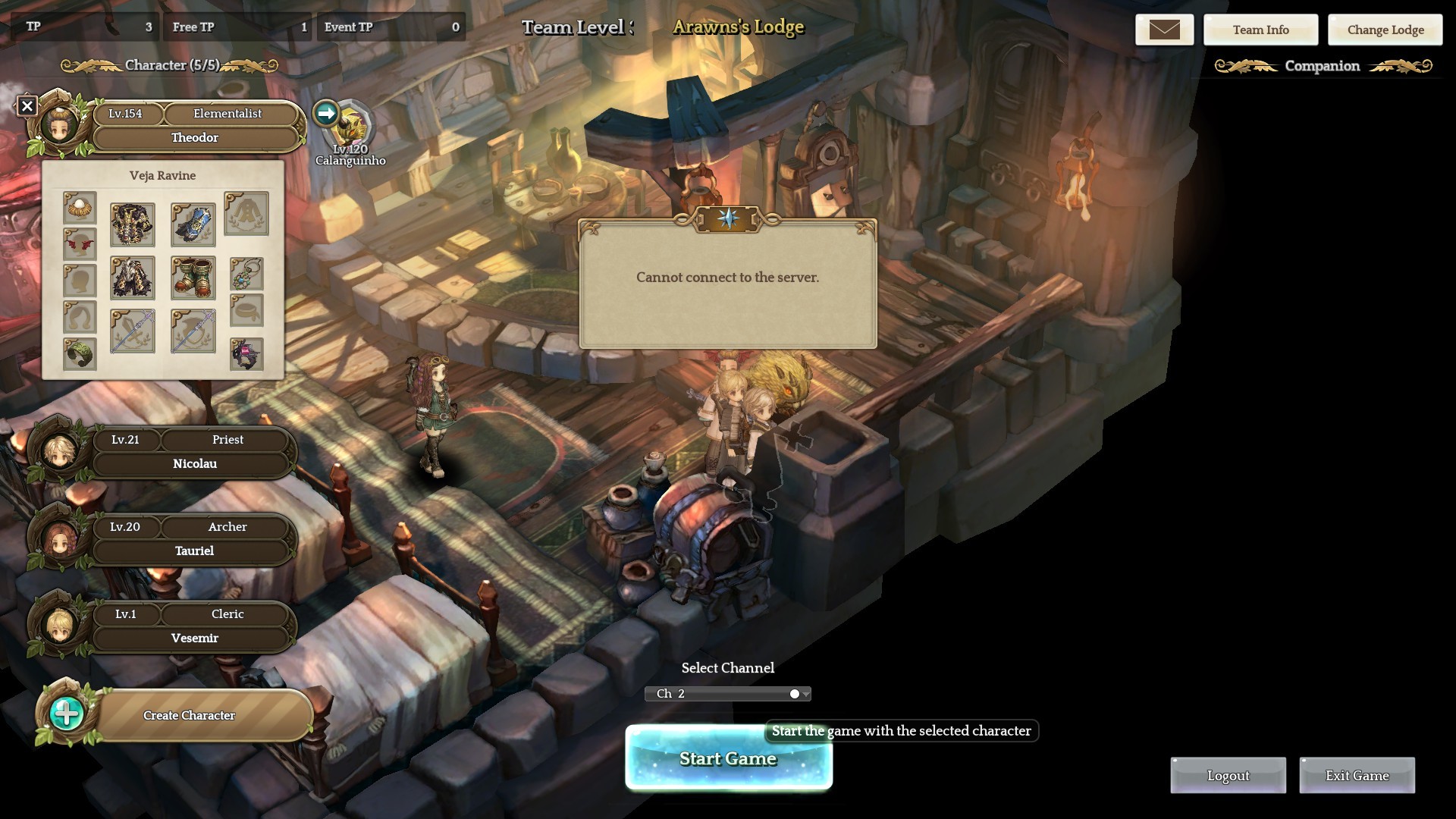The image size is (1456, 819).
Task: Click the Exit Game button
Action: [1357, 775]
